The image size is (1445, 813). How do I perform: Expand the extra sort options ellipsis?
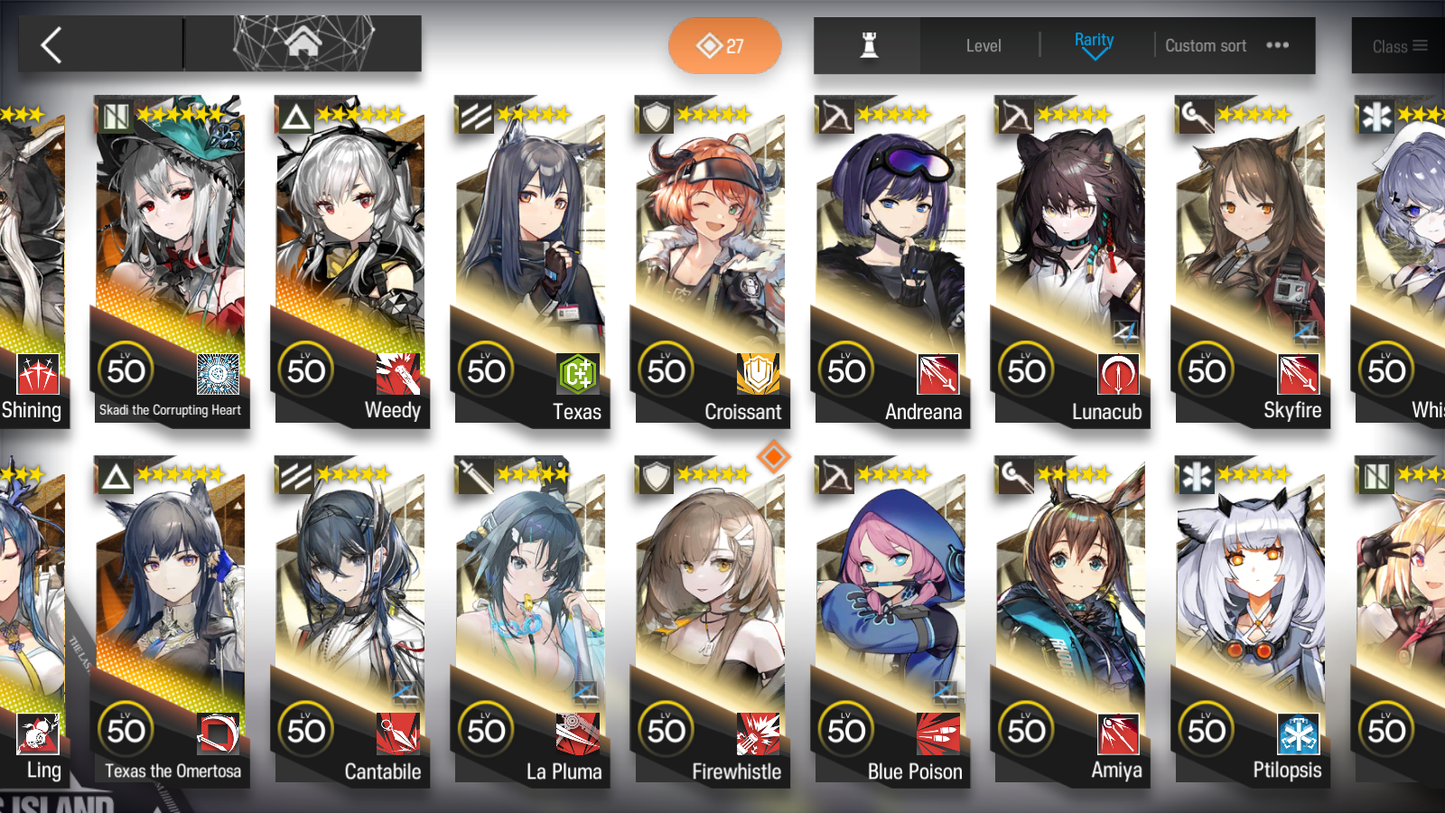click(1277, 45)
